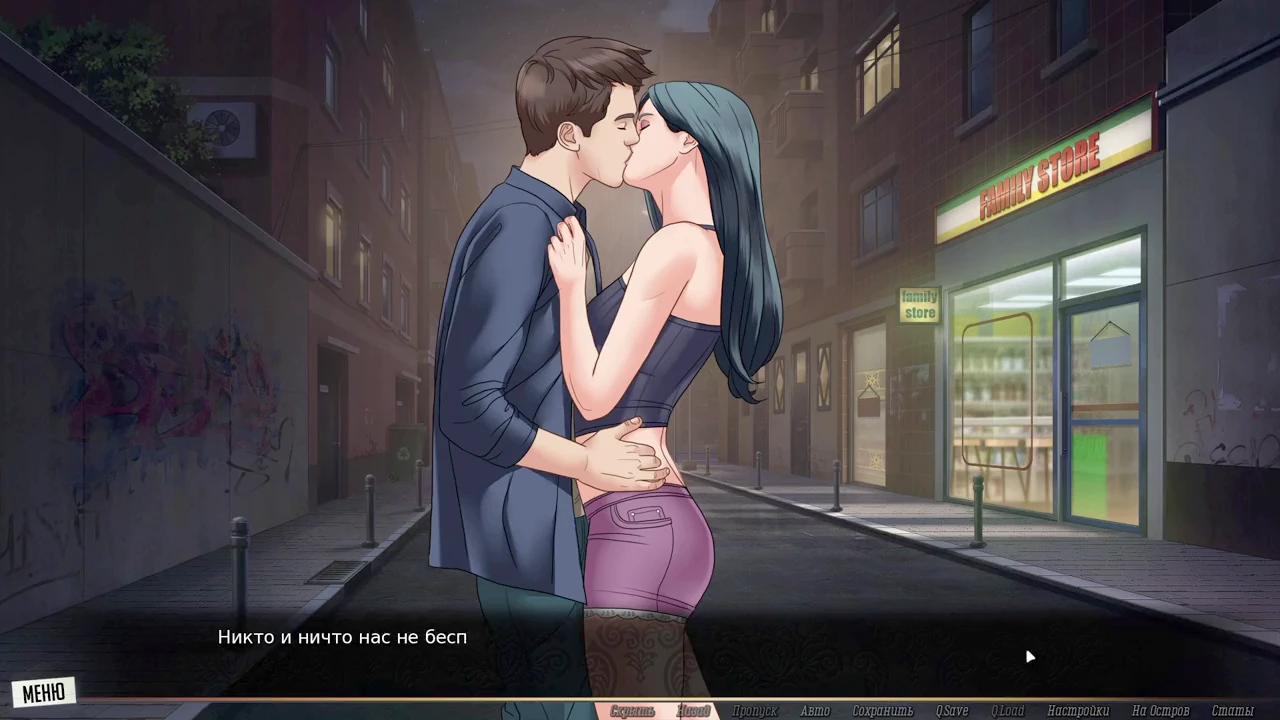Open the Настройки settings menu

pos(1078,711)
